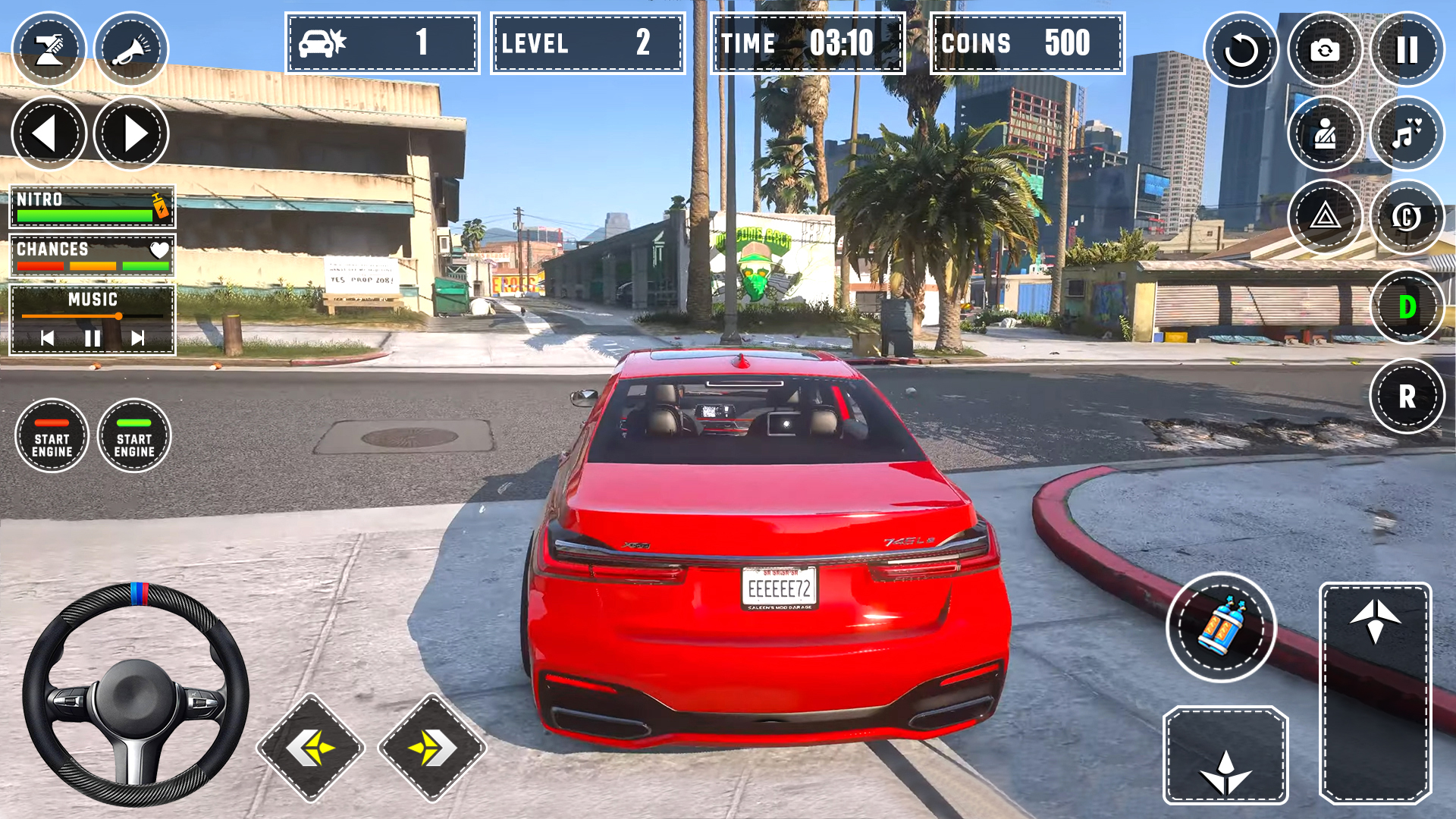Activate the hazard warning triangle
The width and height of the screenshot is (1456, 819).
point(1325,217)
